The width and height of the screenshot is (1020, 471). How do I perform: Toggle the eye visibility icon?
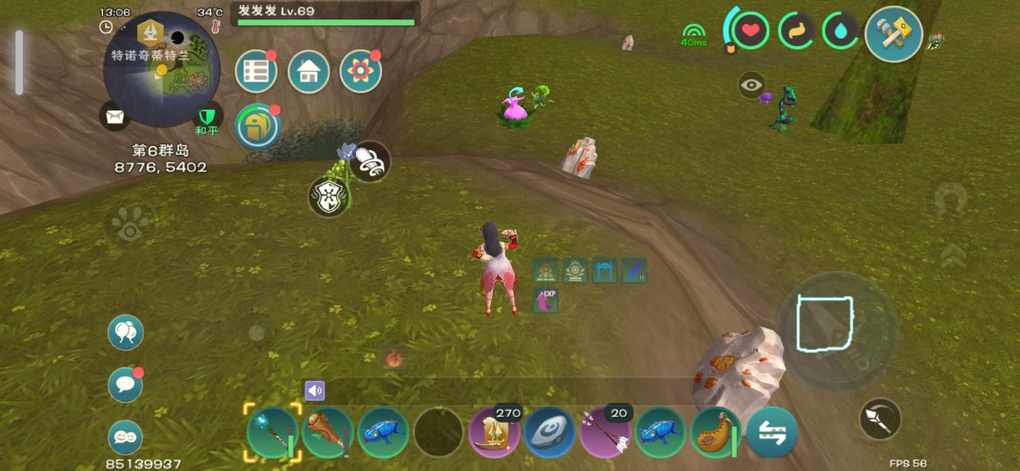coord(752,85)
